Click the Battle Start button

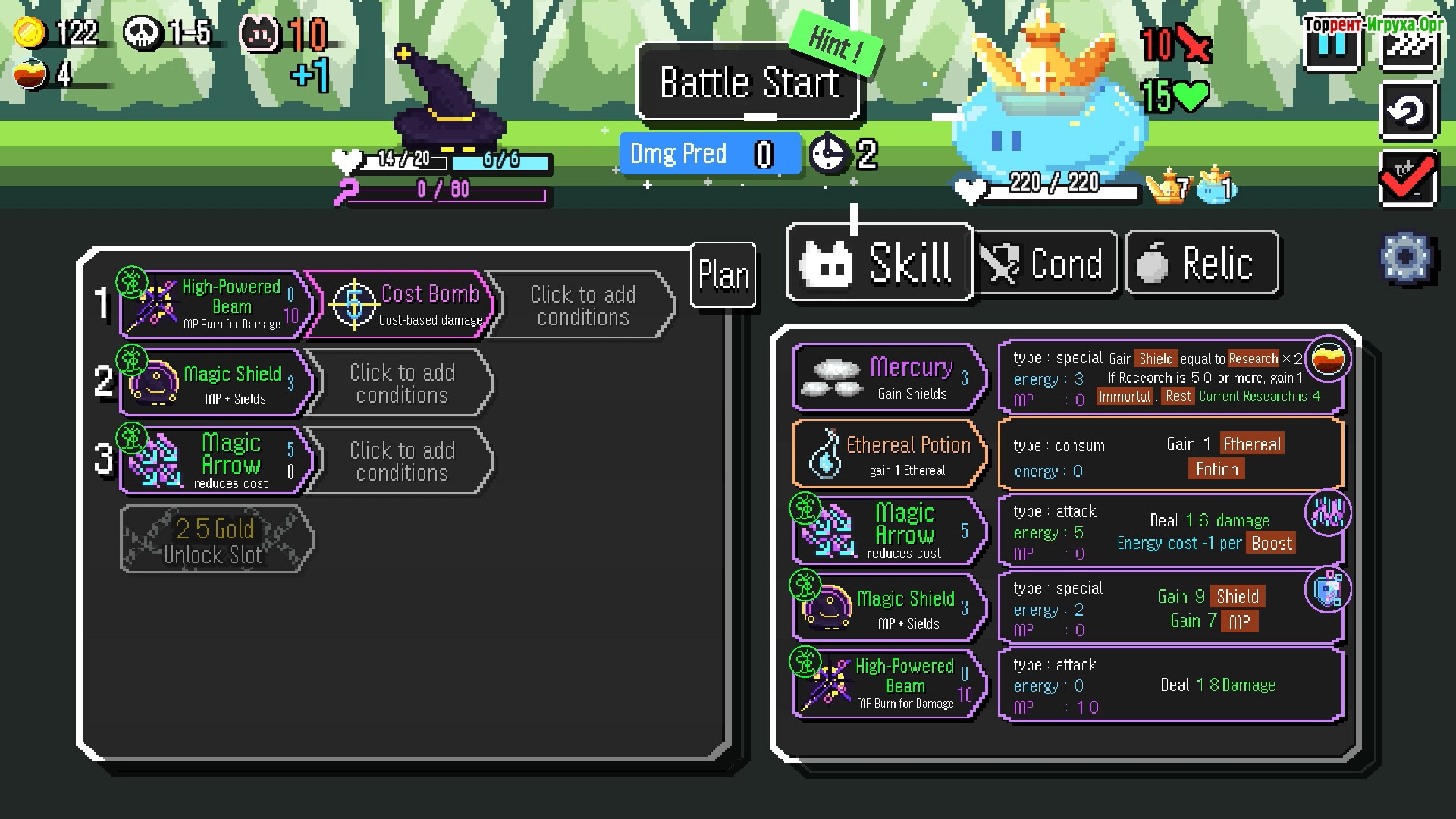click(748, 82)
